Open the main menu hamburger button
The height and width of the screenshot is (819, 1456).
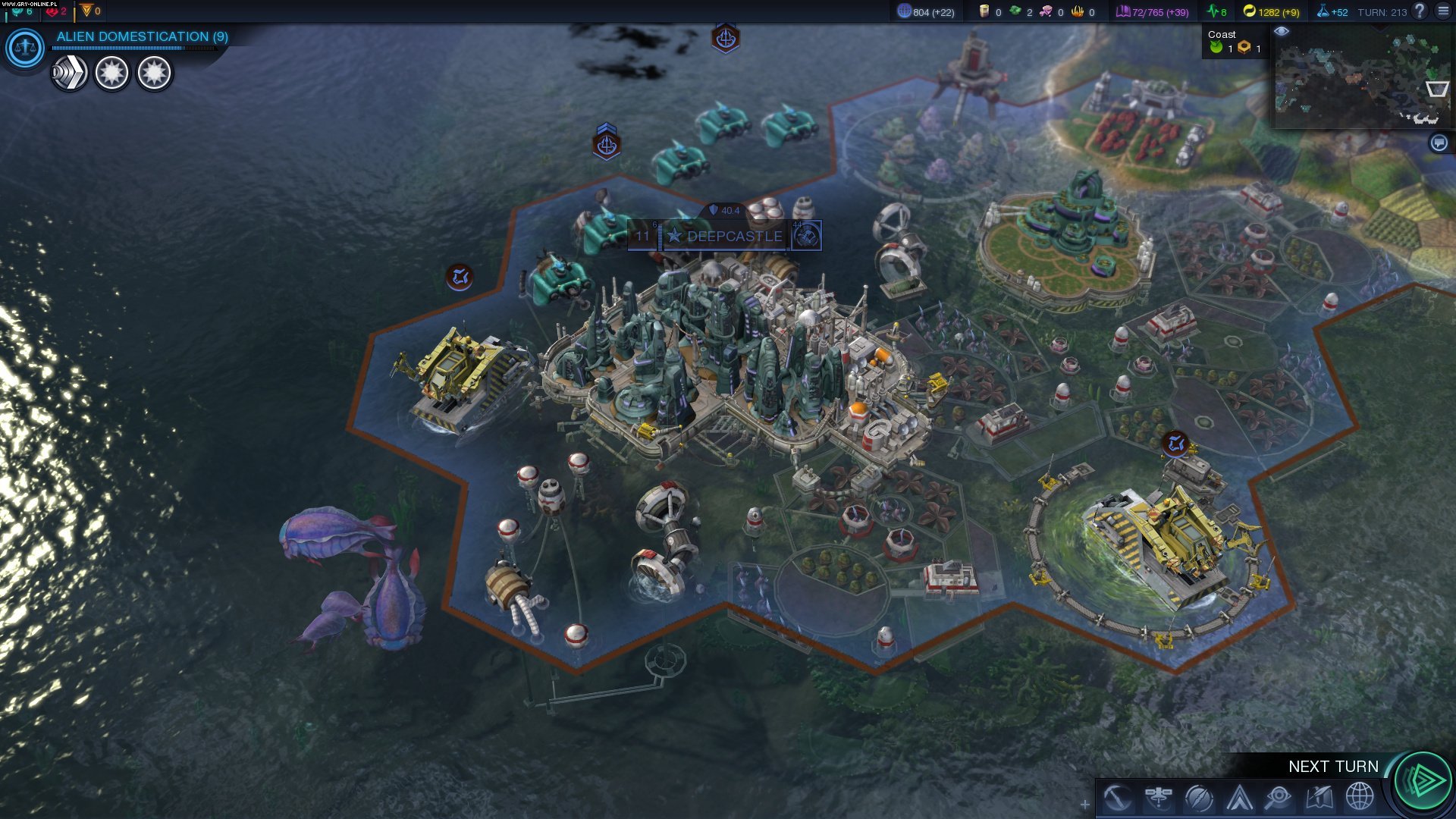[1443, 11]
